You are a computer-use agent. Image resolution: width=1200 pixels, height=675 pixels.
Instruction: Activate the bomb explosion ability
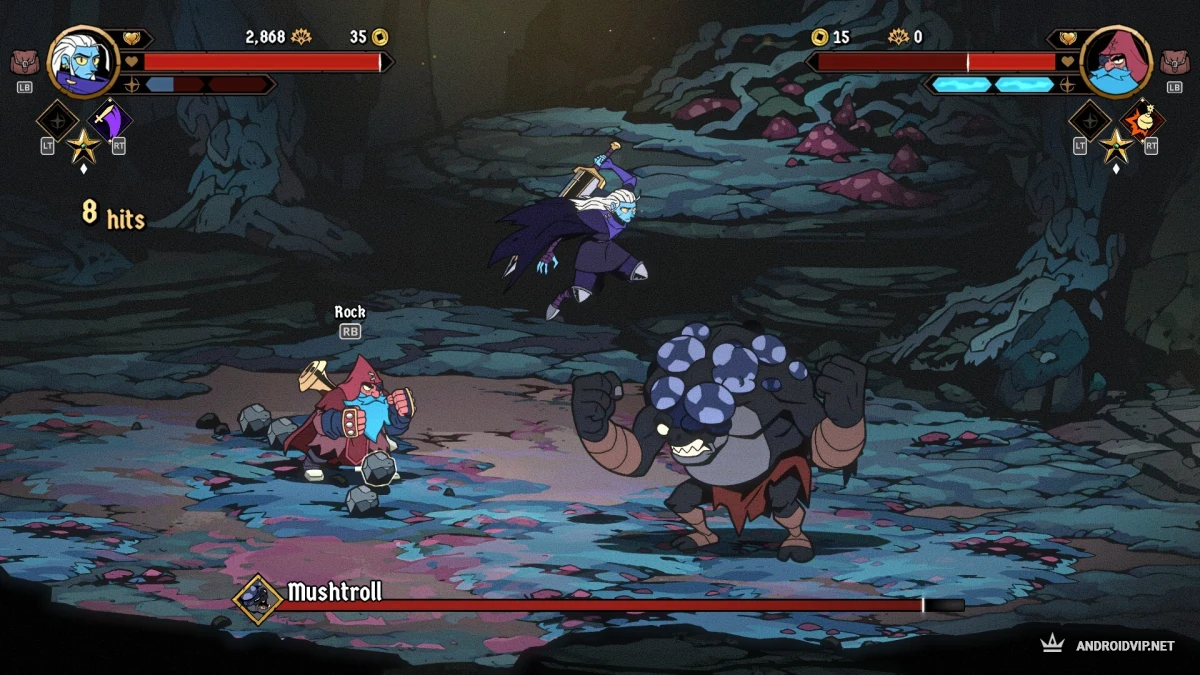click(x=1141, y=120)
